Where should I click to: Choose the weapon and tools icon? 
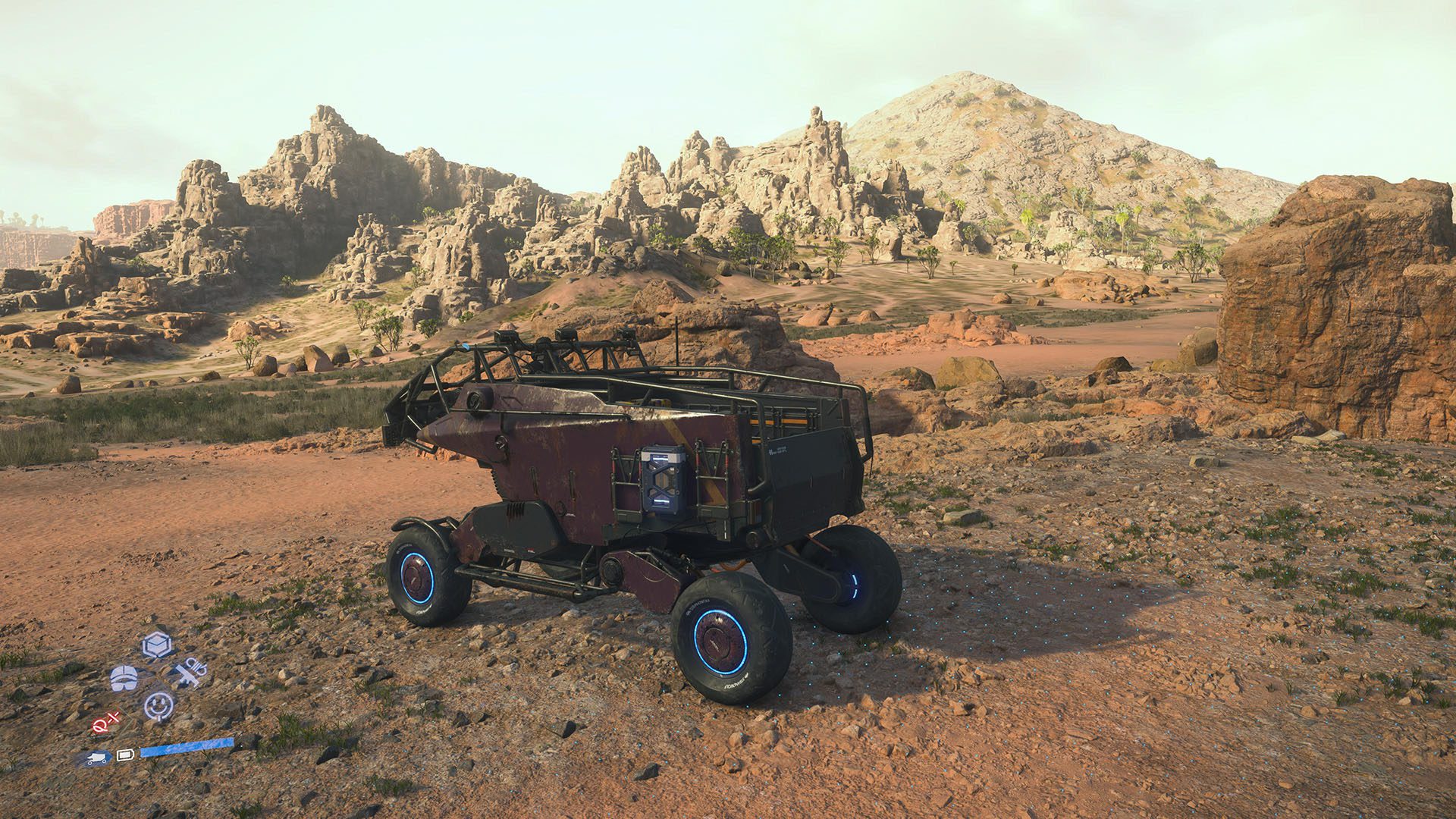(189, 673)
